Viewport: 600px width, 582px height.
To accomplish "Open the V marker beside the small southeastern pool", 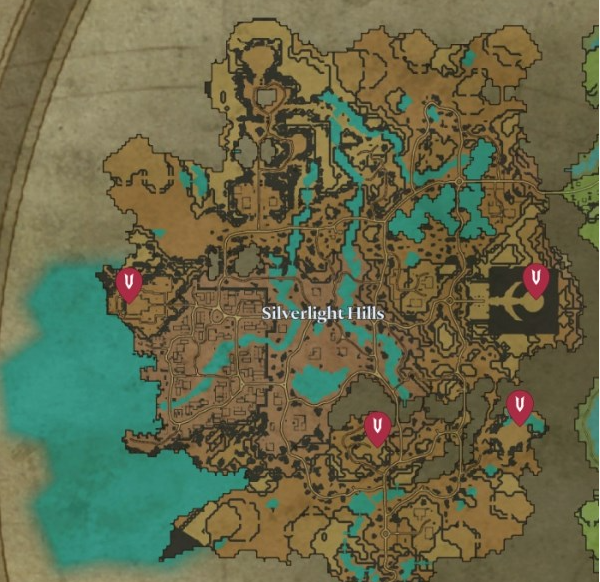I will coord(519,406).
